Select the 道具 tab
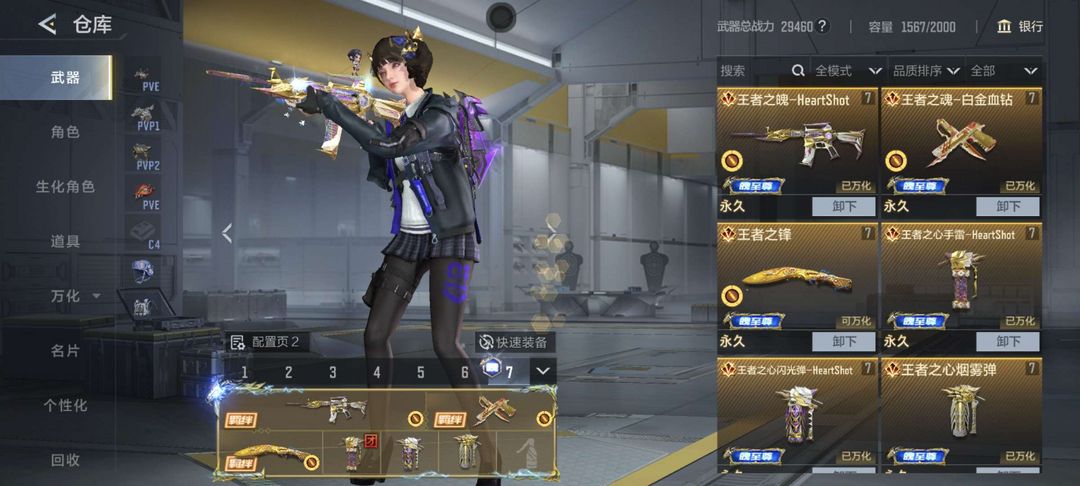Viewport: 1080px width, 486px height. (x=65, y=241)
